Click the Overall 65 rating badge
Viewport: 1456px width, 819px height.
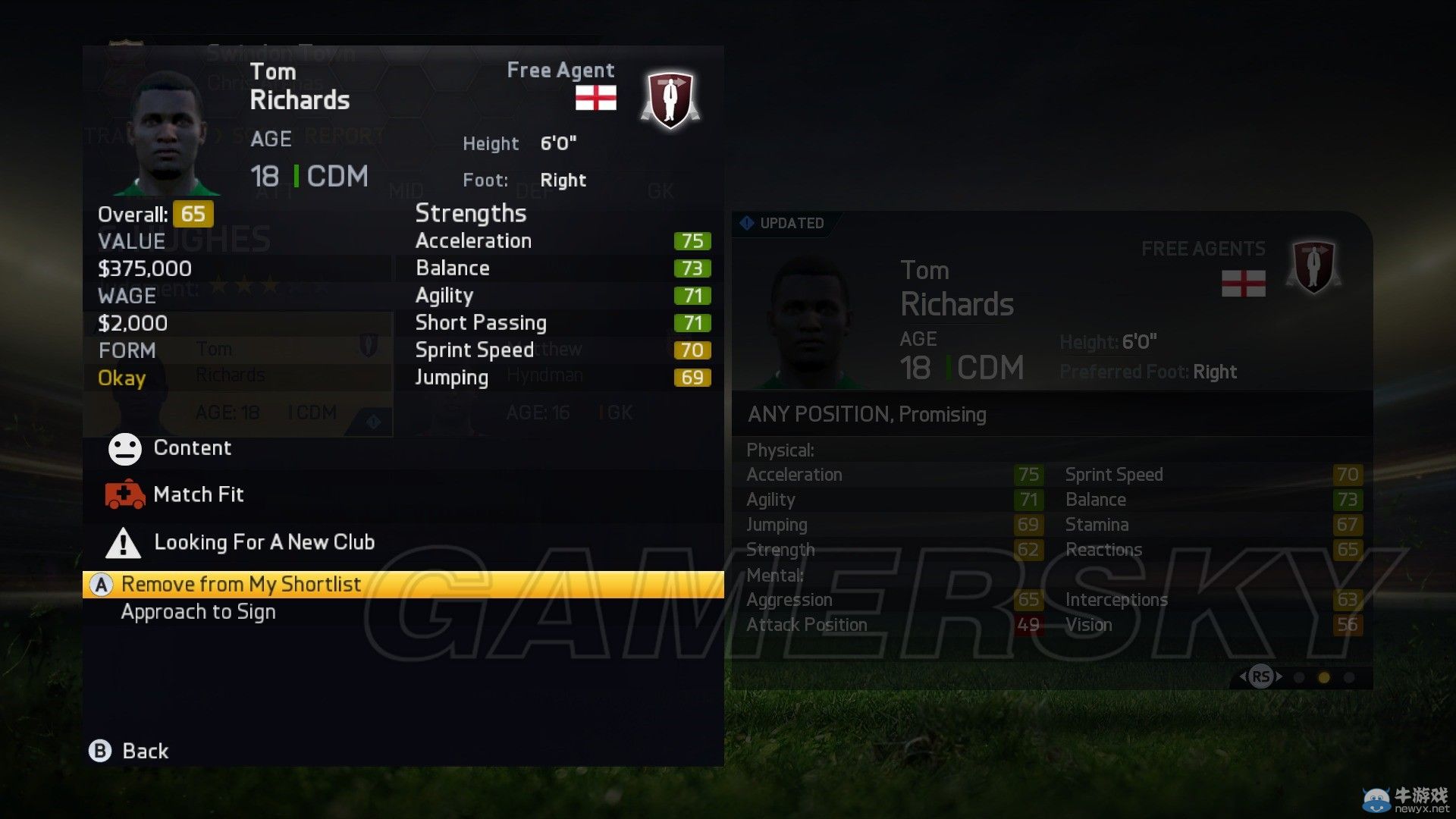pos(193,214)
